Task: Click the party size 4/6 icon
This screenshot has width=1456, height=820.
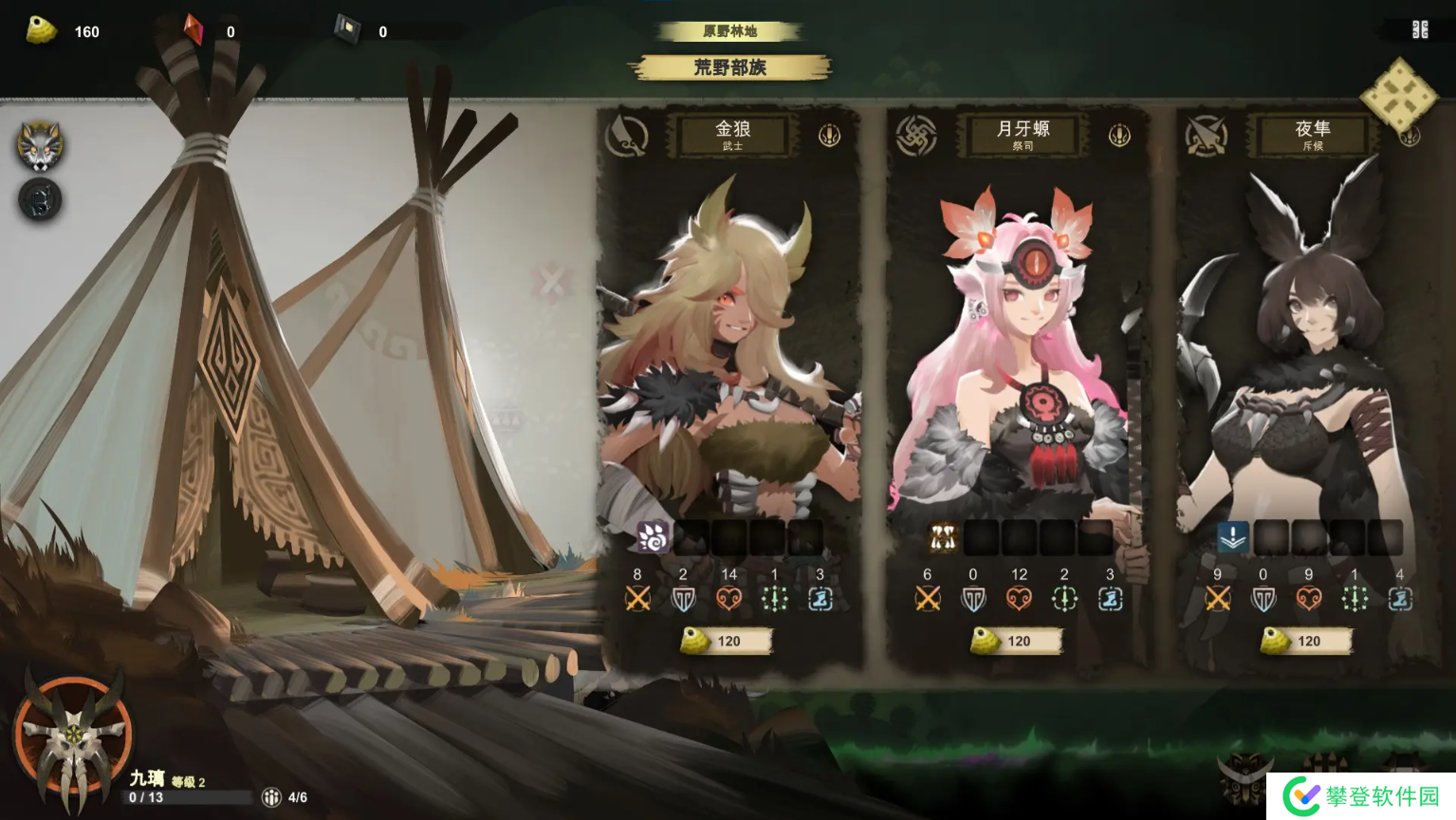Action: [272, 797]
